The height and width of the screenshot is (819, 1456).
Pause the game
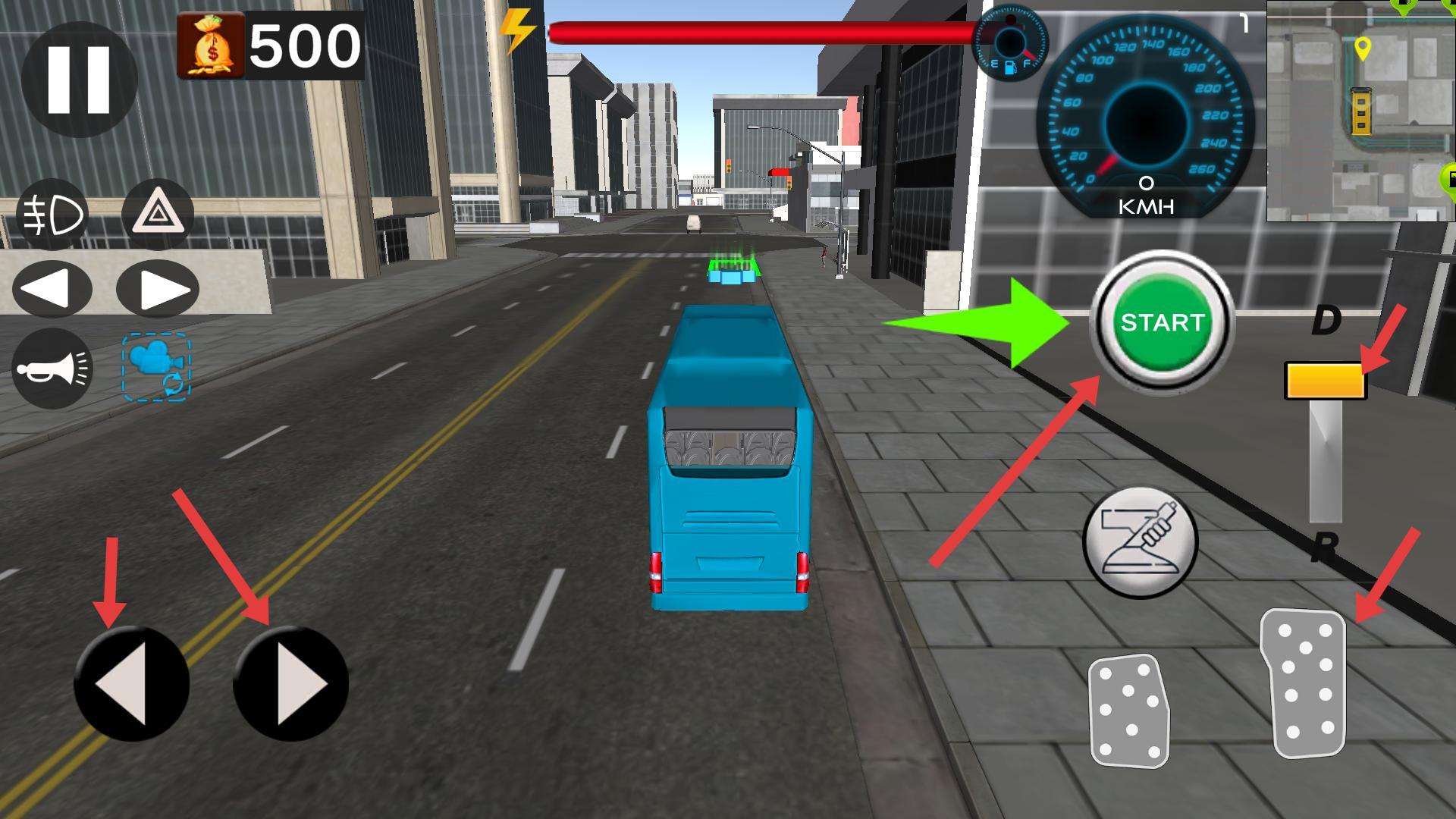pos(79,79)
